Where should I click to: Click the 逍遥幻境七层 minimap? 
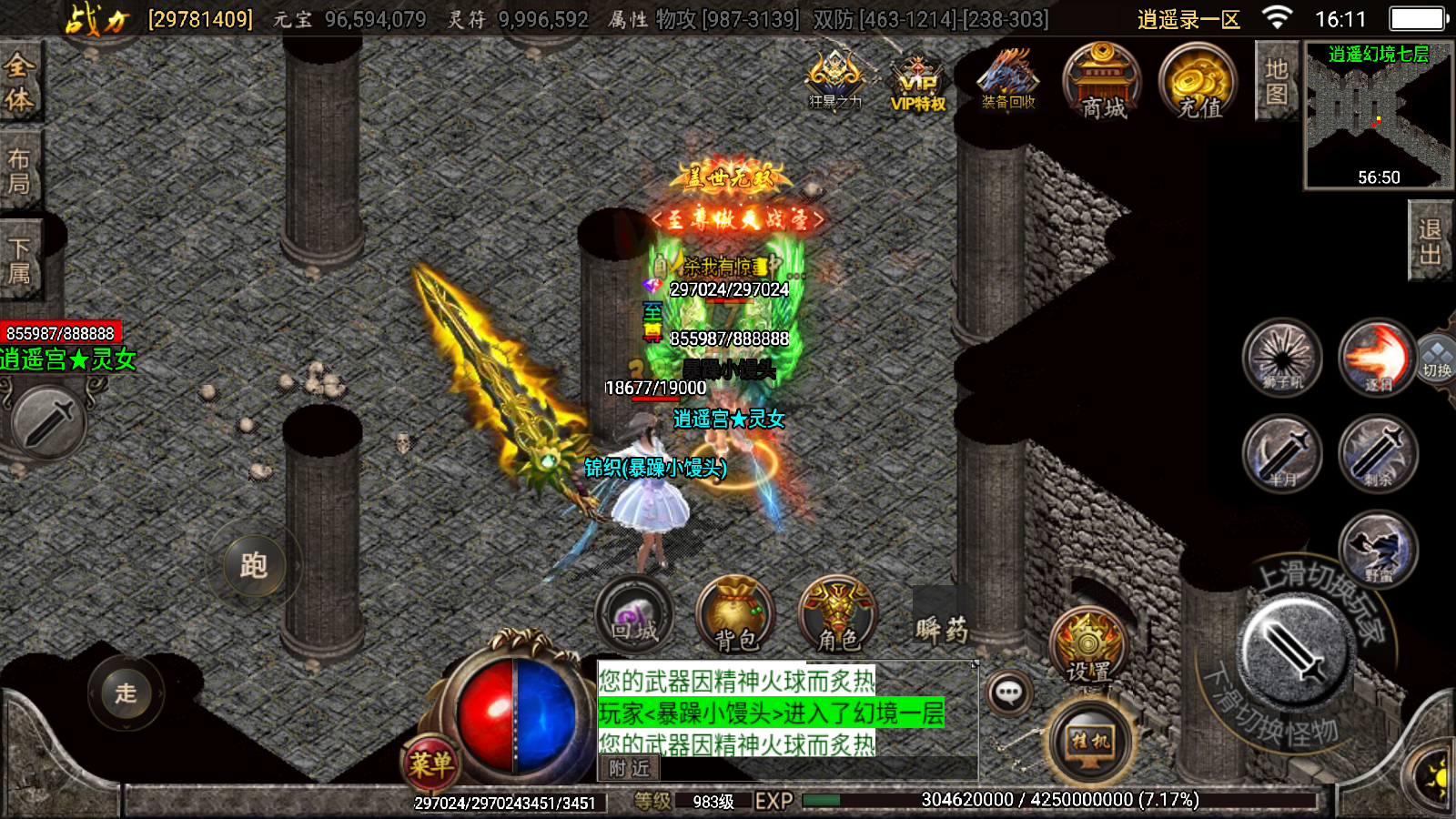tap(1379, 116)
